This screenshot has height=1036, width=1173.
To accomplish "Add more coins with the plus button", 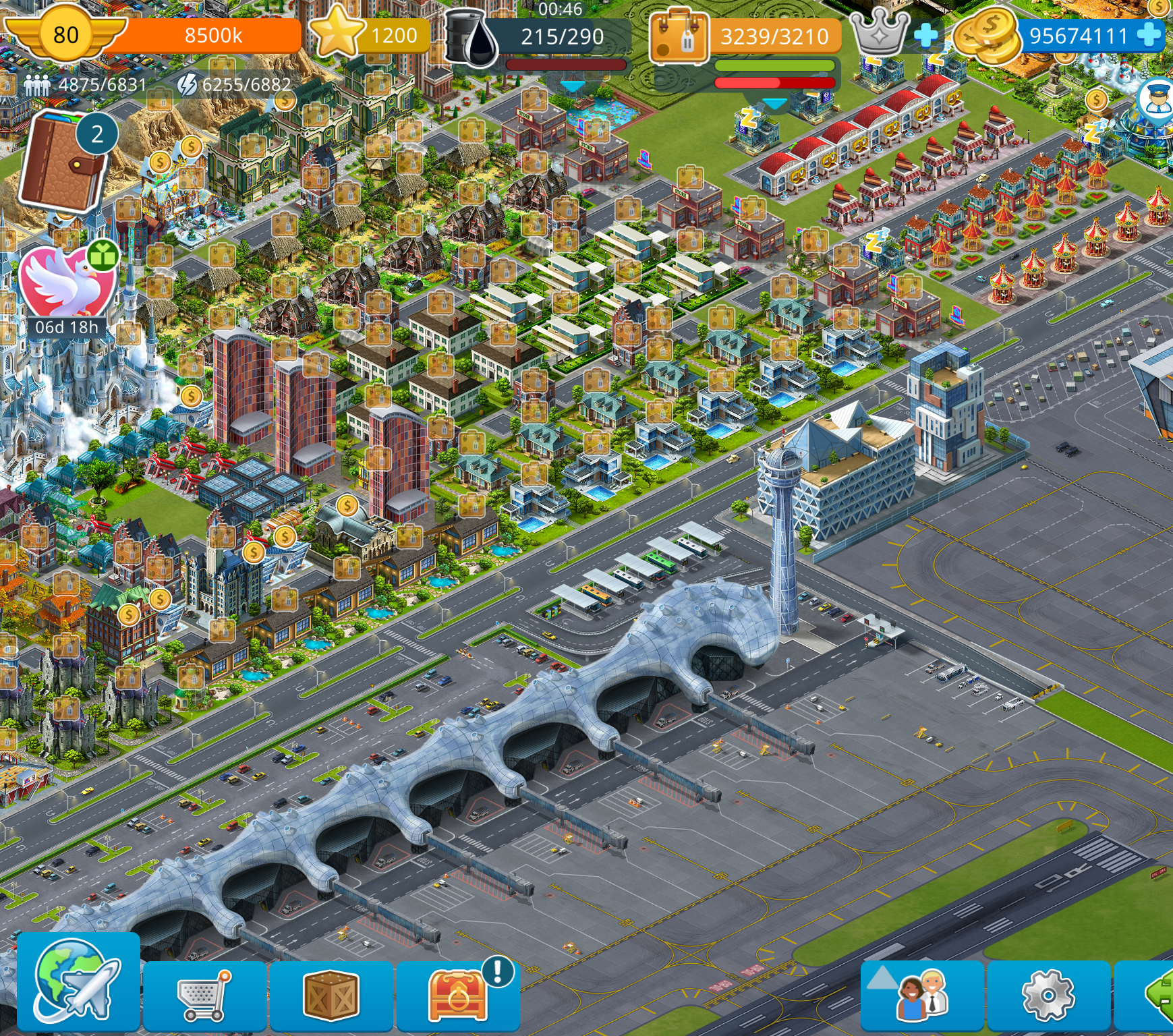I will 1149,34.
